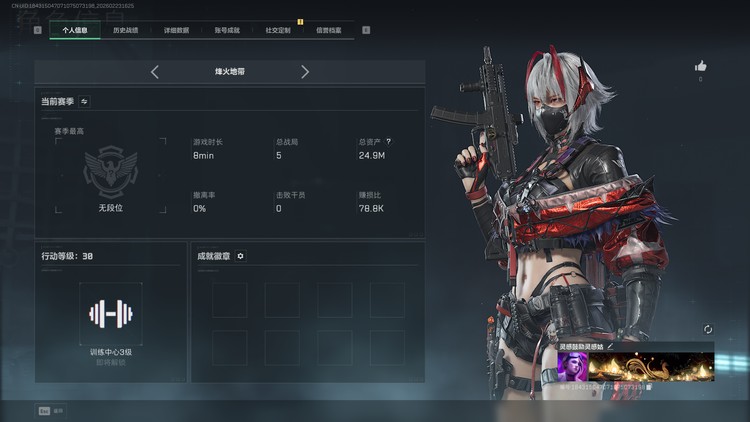
Task: Switch to the 信誉档案 tab
Action: (328, 30)
